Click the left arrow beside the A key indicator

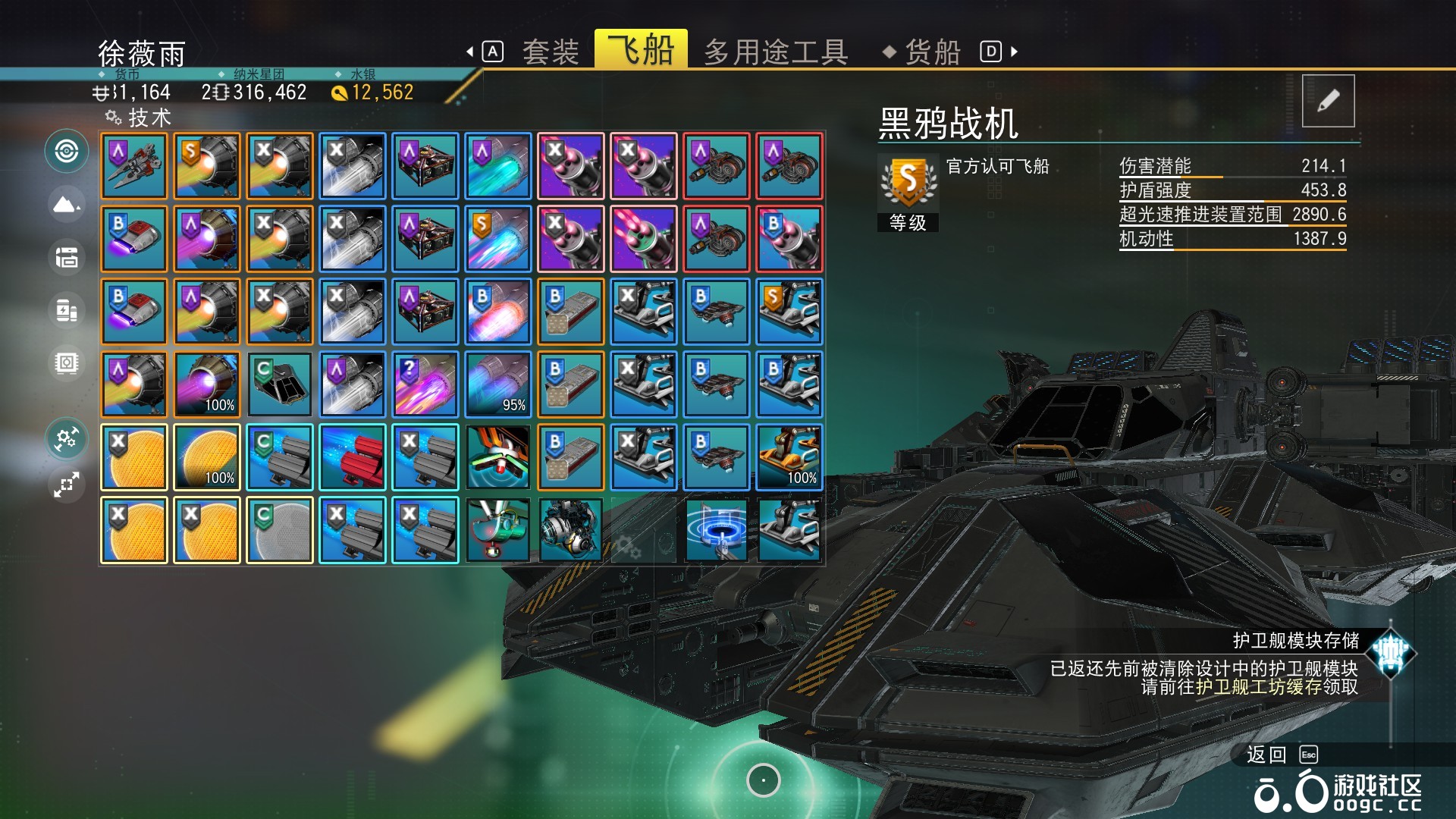(x=470, y=51)
